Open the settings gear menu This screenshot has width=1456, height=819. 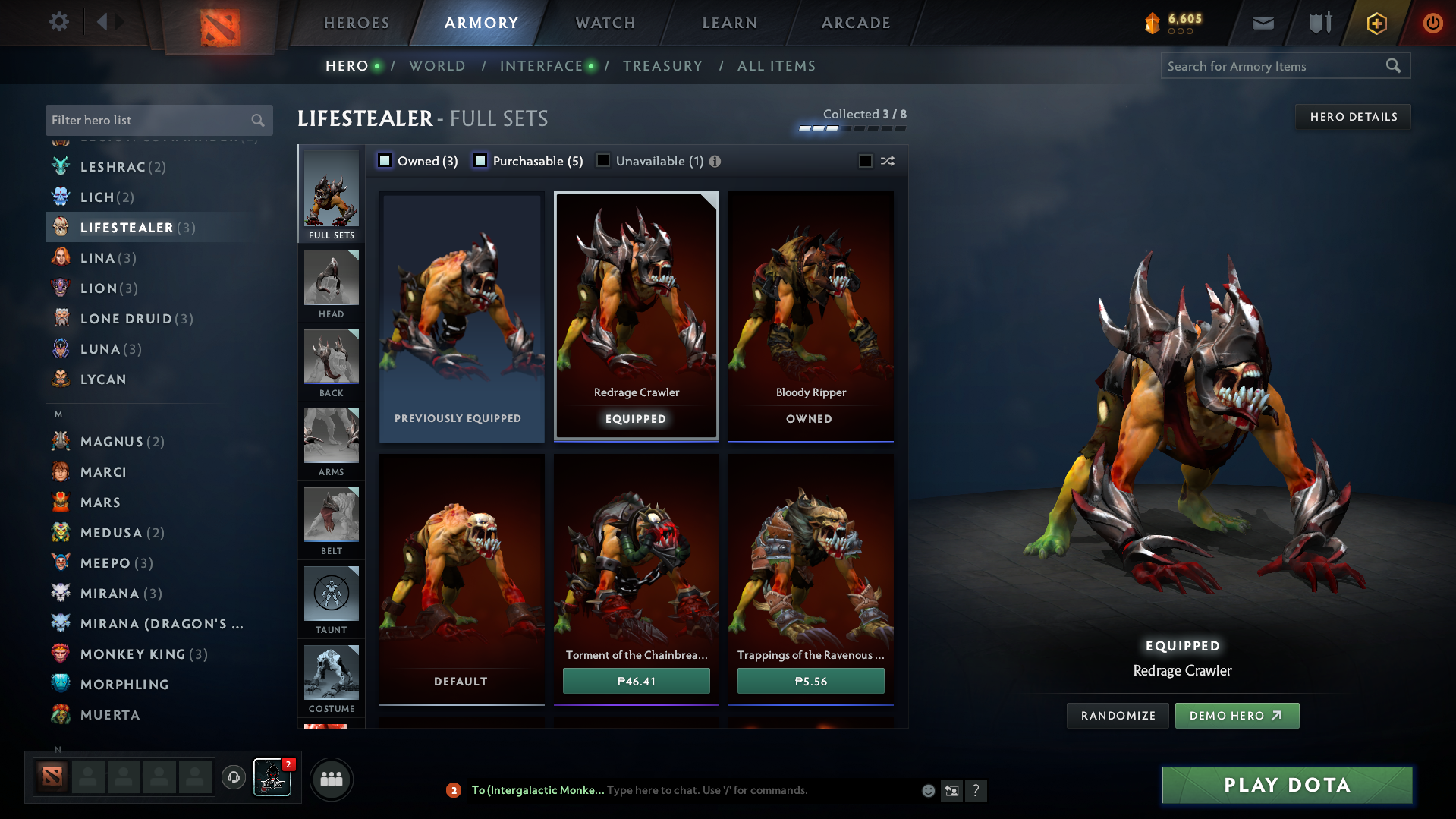pyautogui.click(x=59, y=22)
